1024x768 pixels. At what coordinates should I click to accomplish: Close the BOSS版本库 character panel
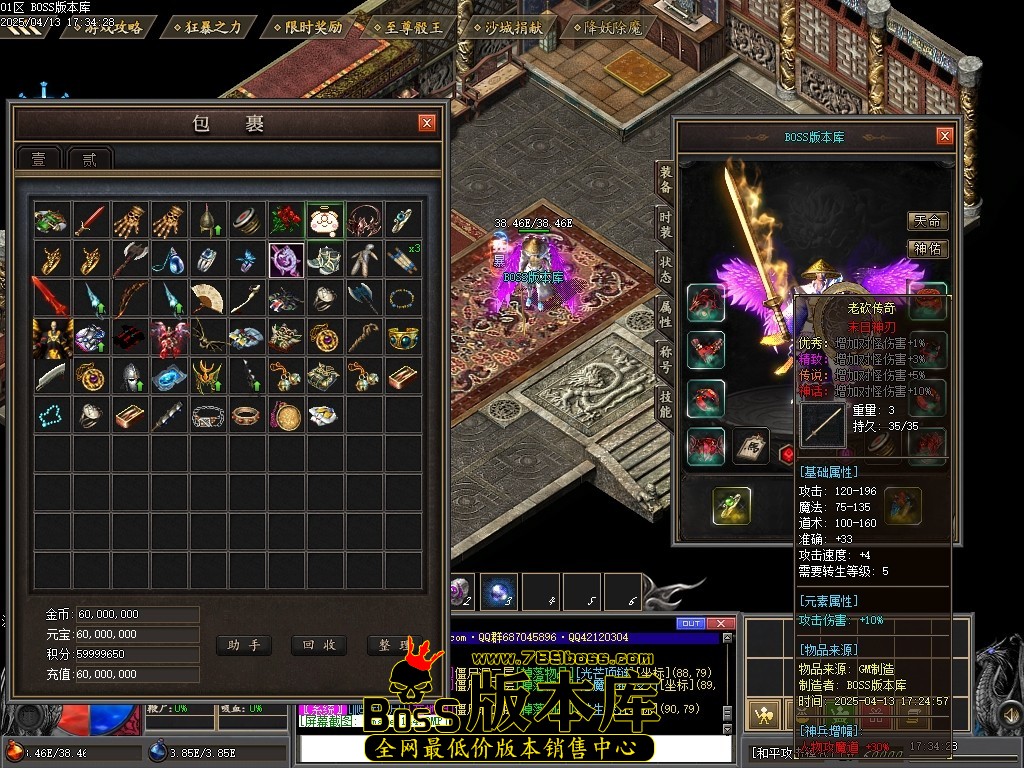(944, 136)
